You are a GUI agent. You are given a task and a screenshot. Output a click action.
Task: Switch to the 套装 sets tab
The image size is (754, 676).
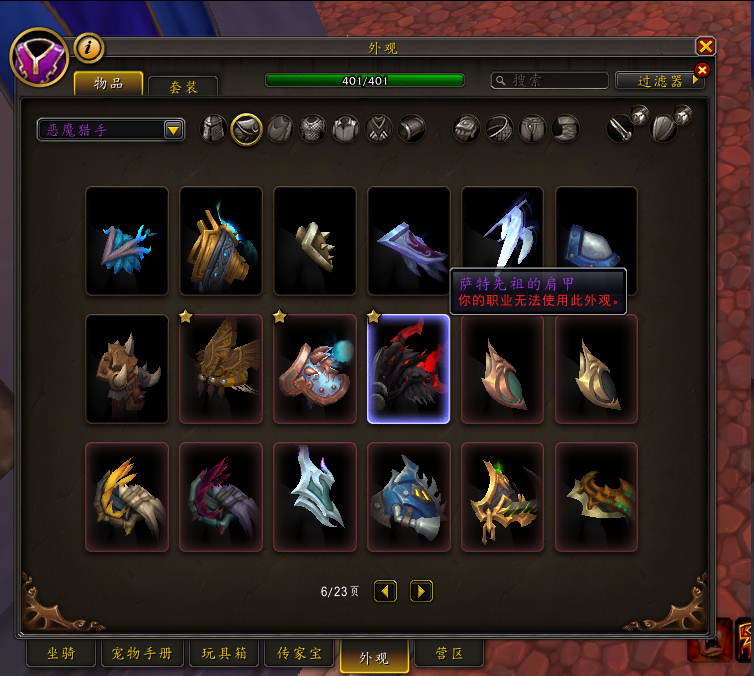[x=182, y=87]
